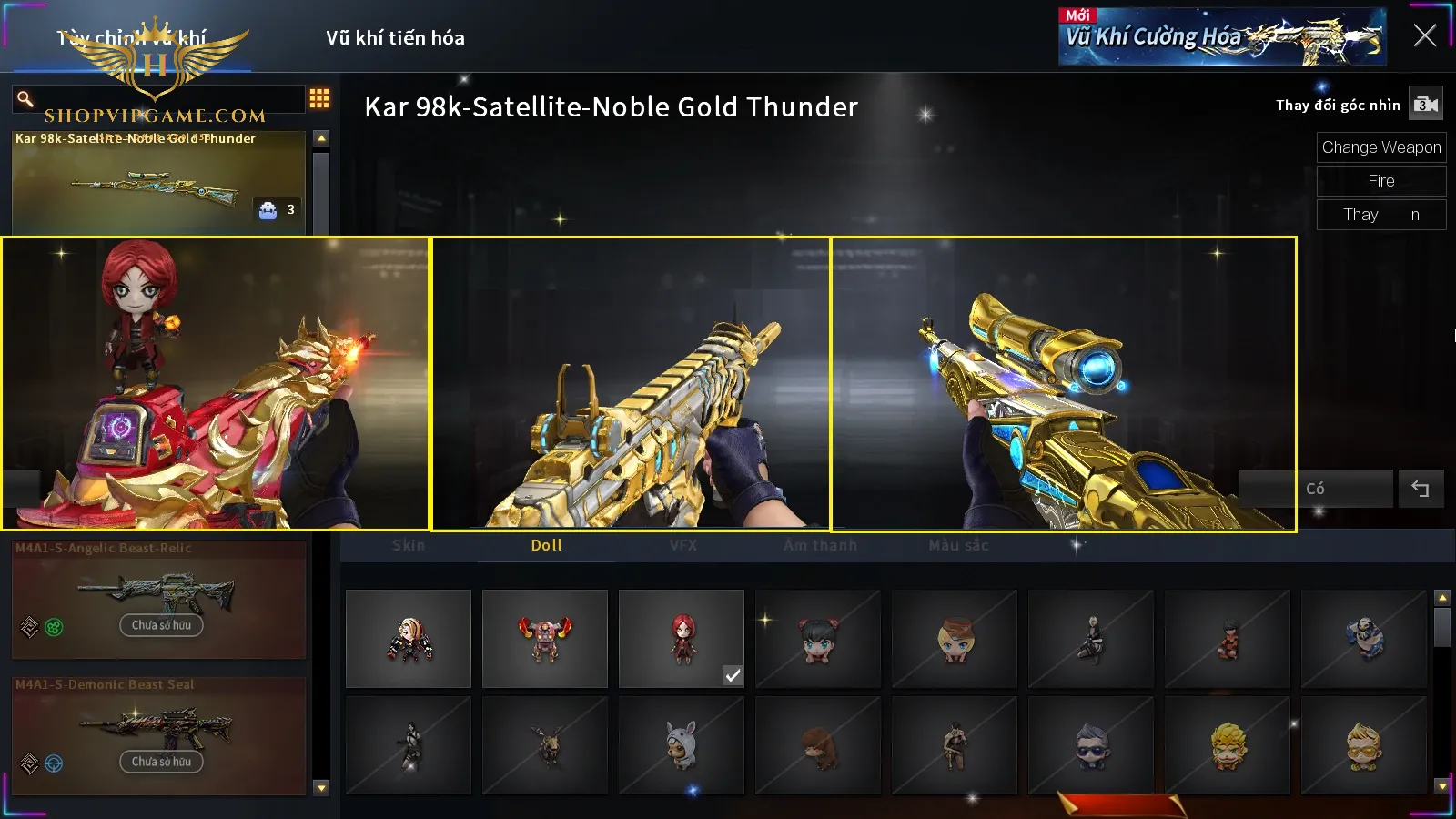Open the Âm thanh tab

820,545
